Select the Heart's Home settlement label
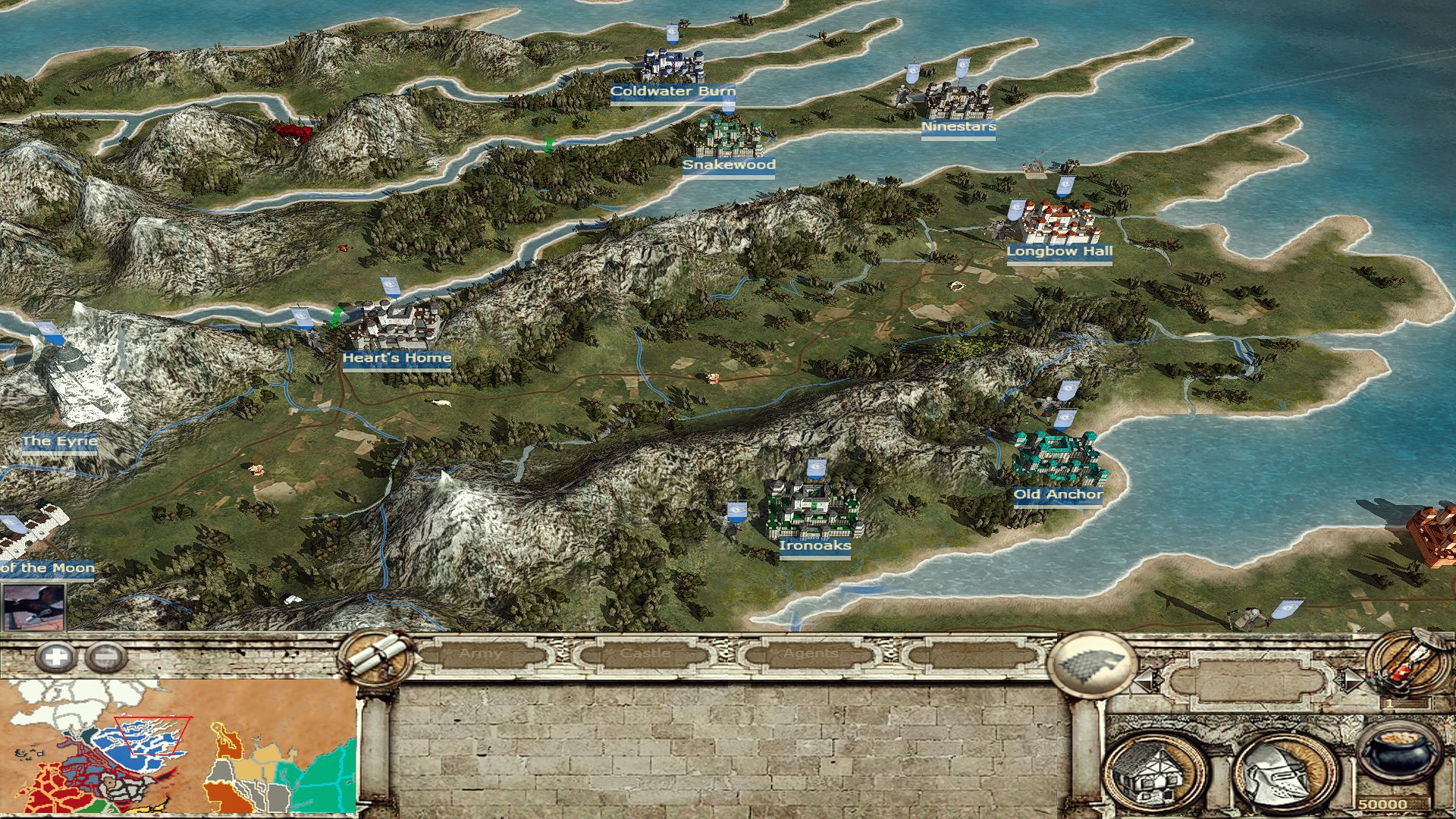The width and height of the screenshot is (1456, 819). point(397,358)
